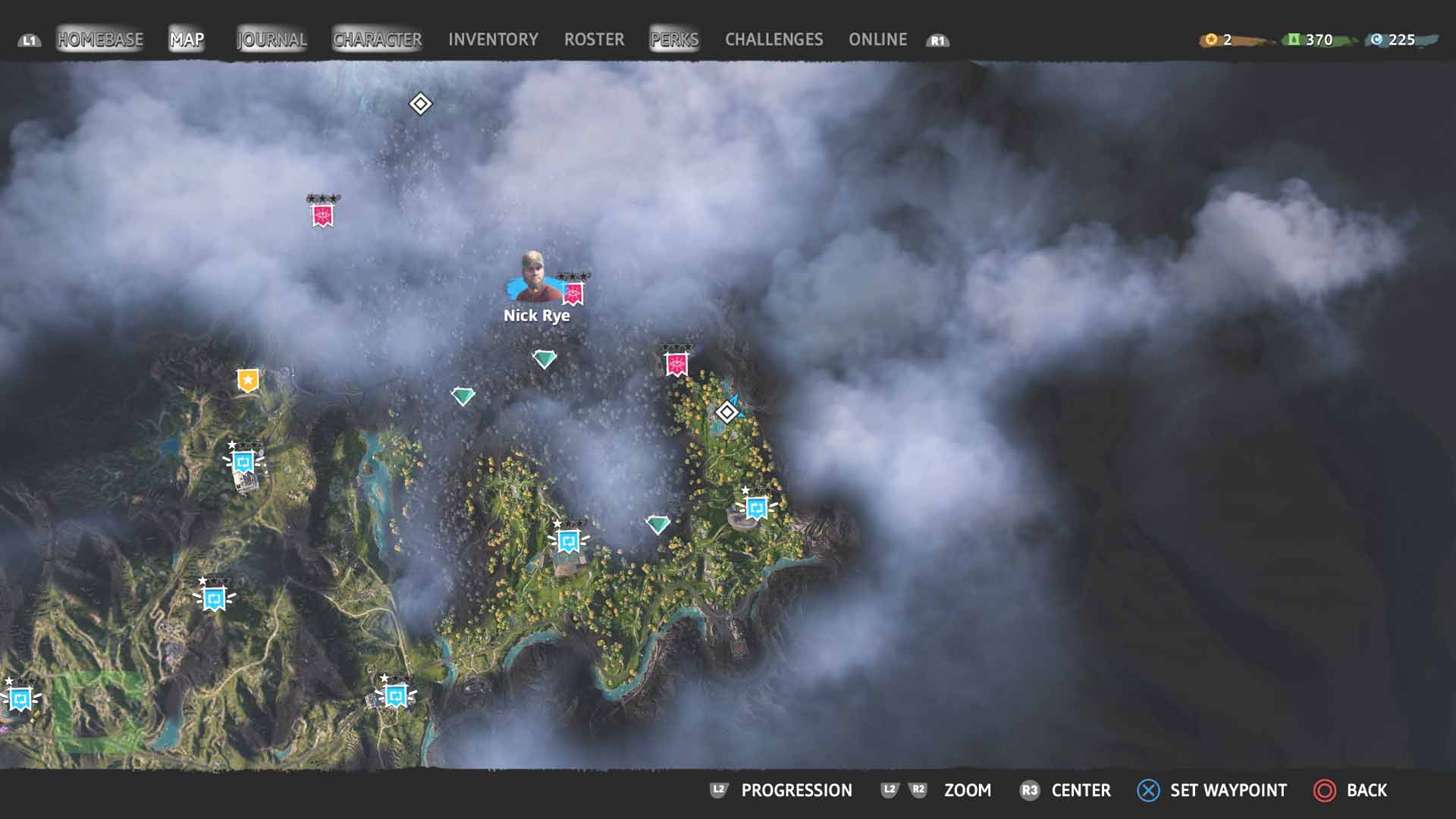Select the Map tab
This screenshot has height=819, width=1456.
pos(187,39)
